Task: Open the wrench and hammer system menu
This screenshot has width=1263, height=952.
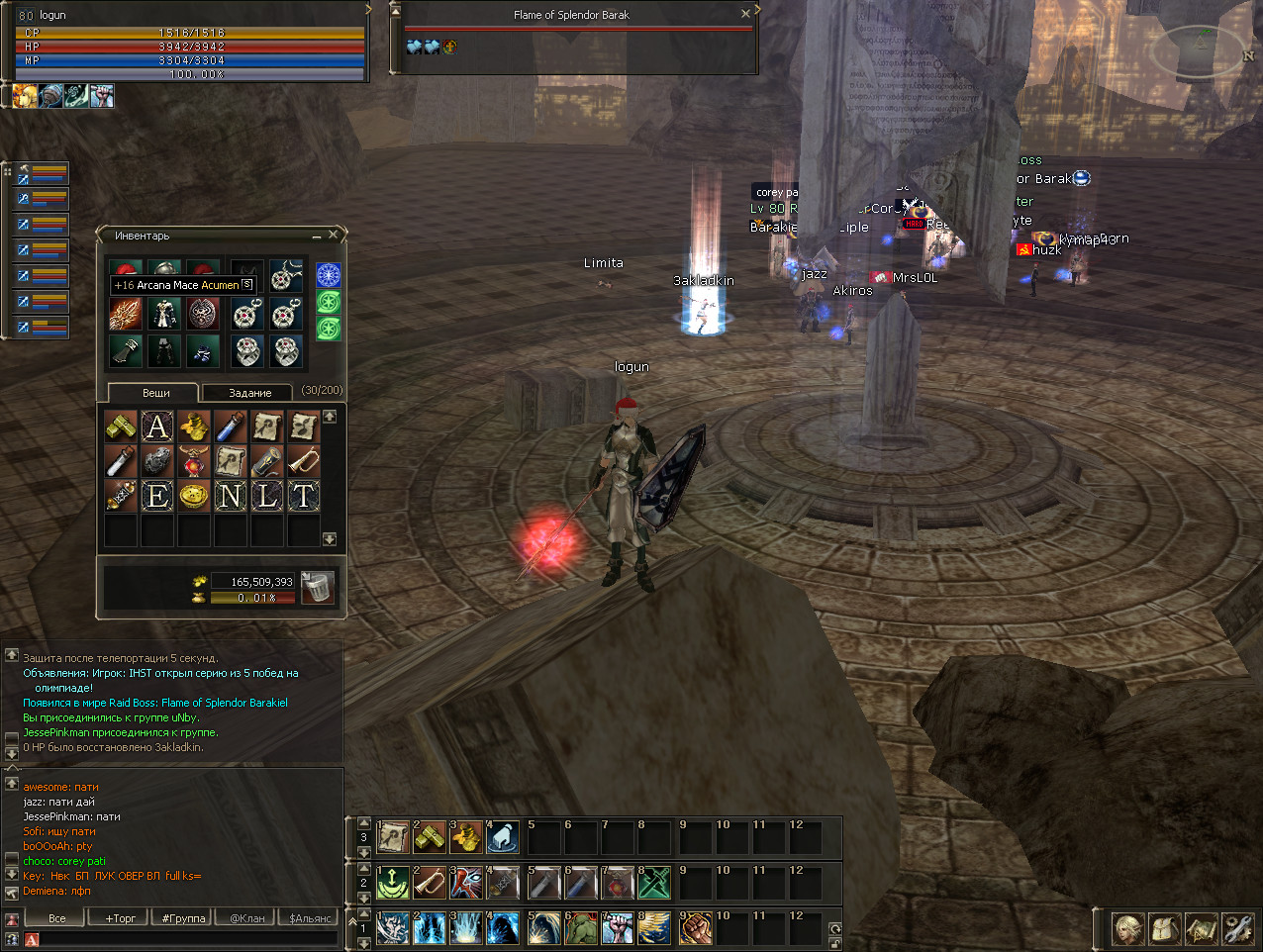Action: click(x=1237, y=929)
